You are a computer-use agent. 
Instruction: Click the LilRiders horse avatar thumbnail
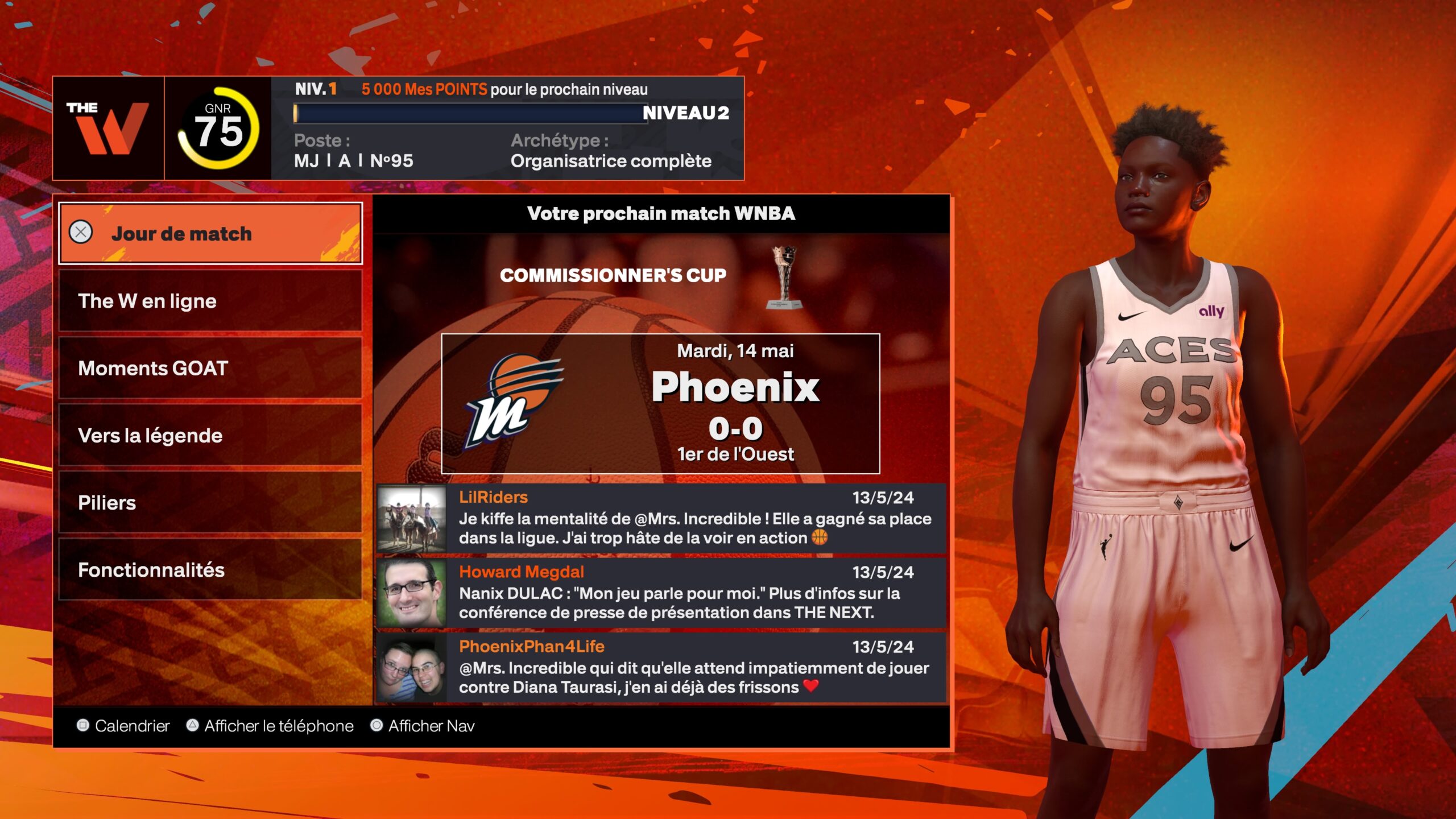(x=412, y=519)
